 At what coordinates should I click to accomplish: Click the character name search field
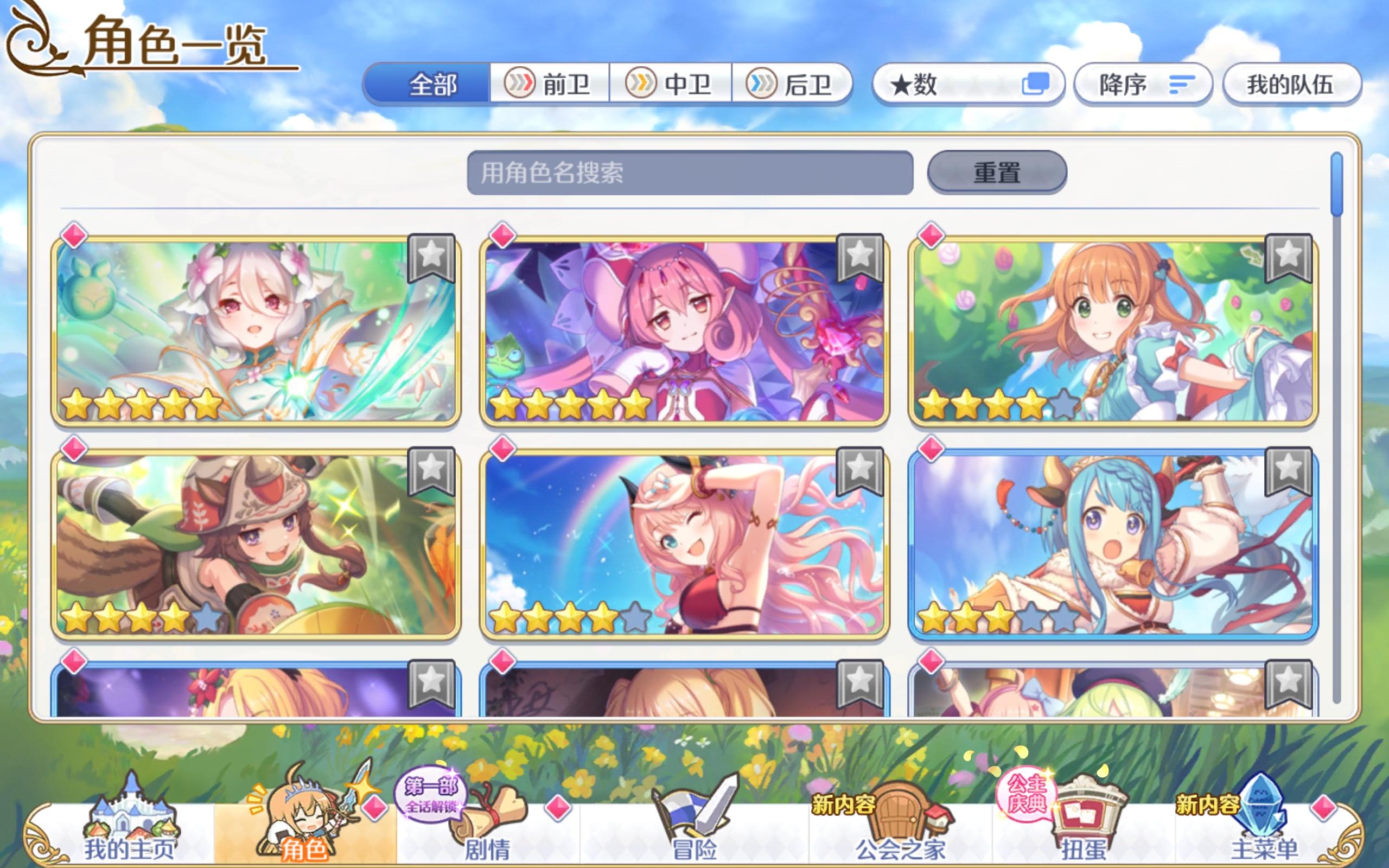click(689, 174)
